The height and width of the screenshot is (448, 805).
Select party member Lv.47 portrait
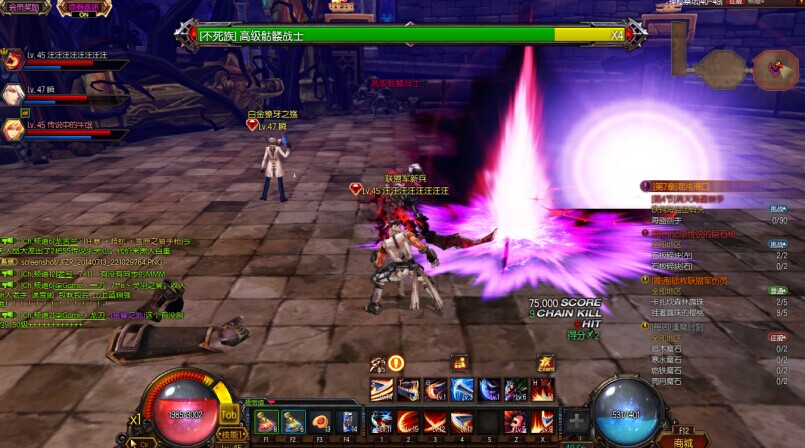point(14,93)
